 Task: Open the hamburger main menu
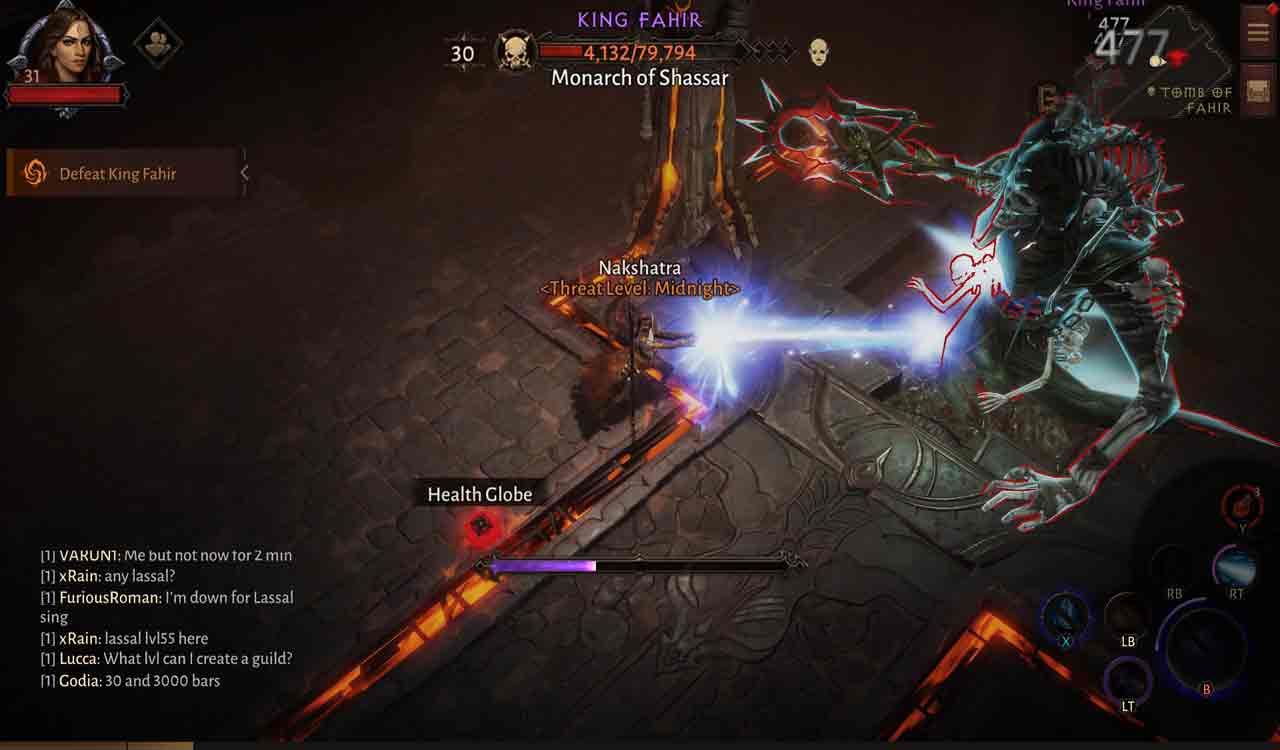[1257, 32]
